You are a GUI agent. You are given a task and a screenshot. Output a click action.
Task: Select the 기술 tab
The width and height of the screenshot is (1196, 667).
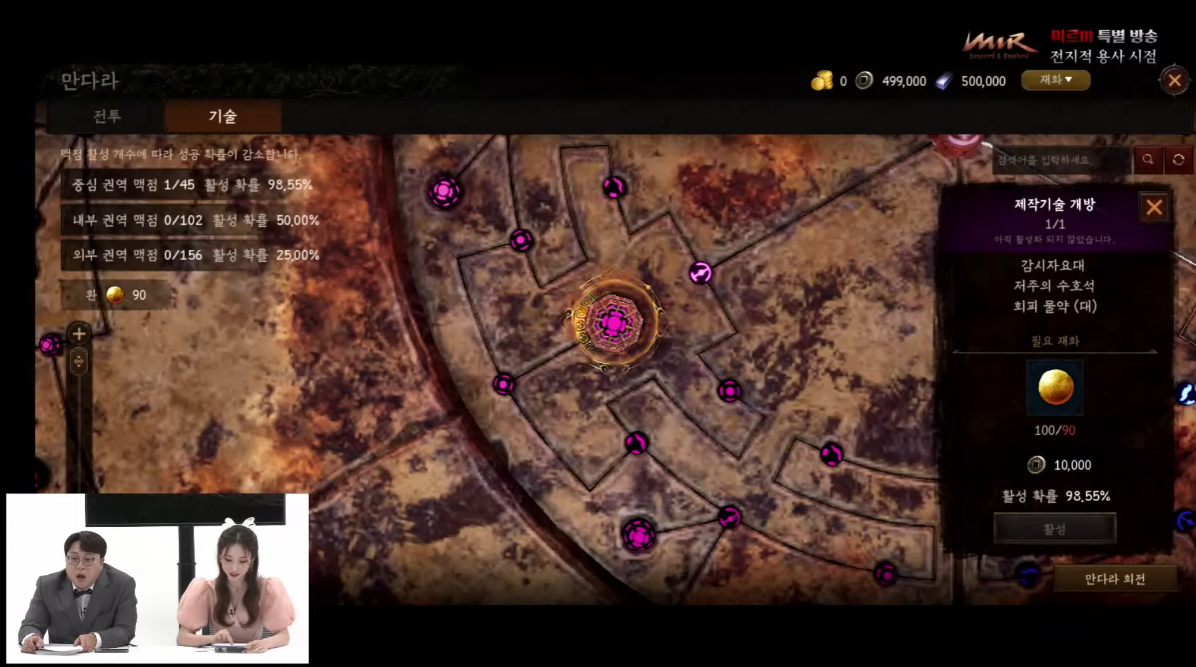point(222,116)
